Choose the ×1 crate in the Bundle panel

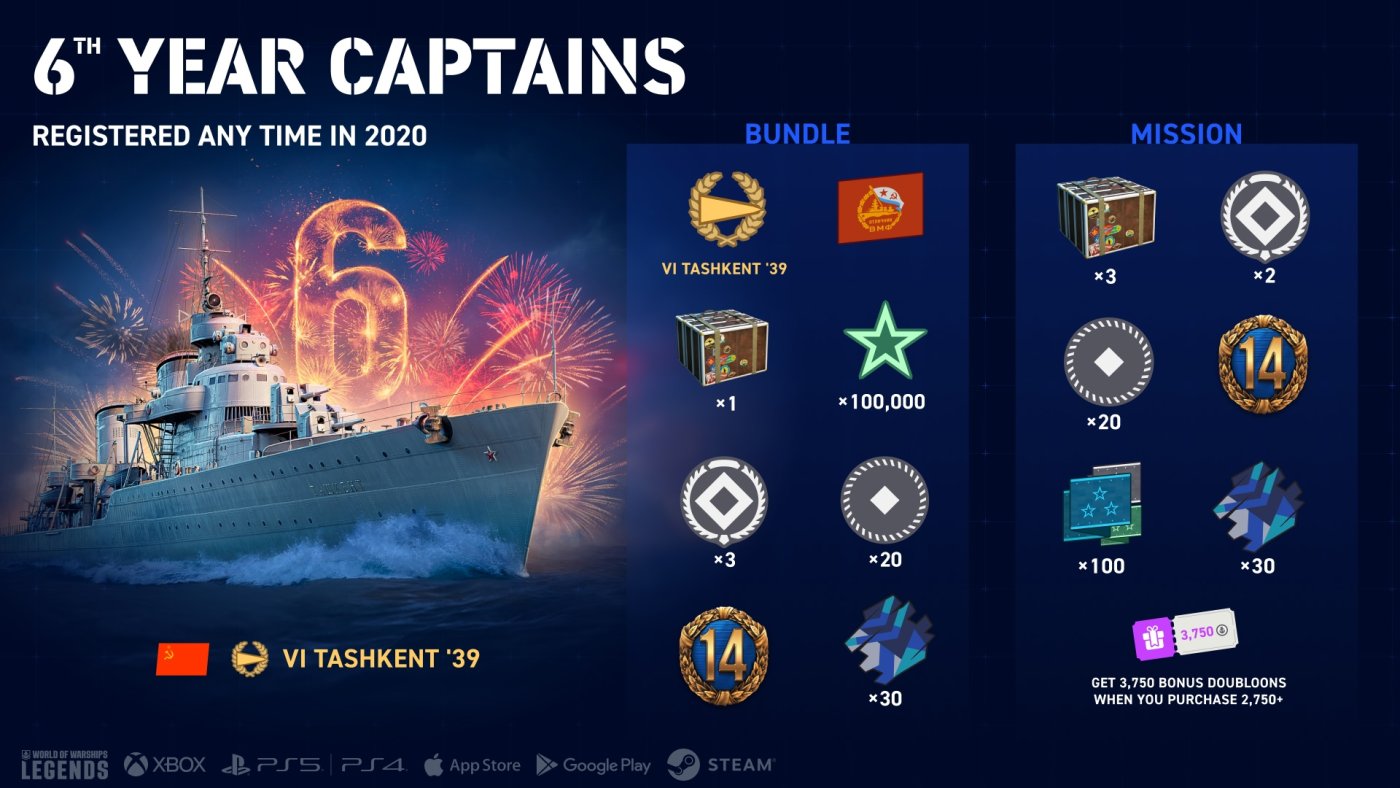(722, 346)
